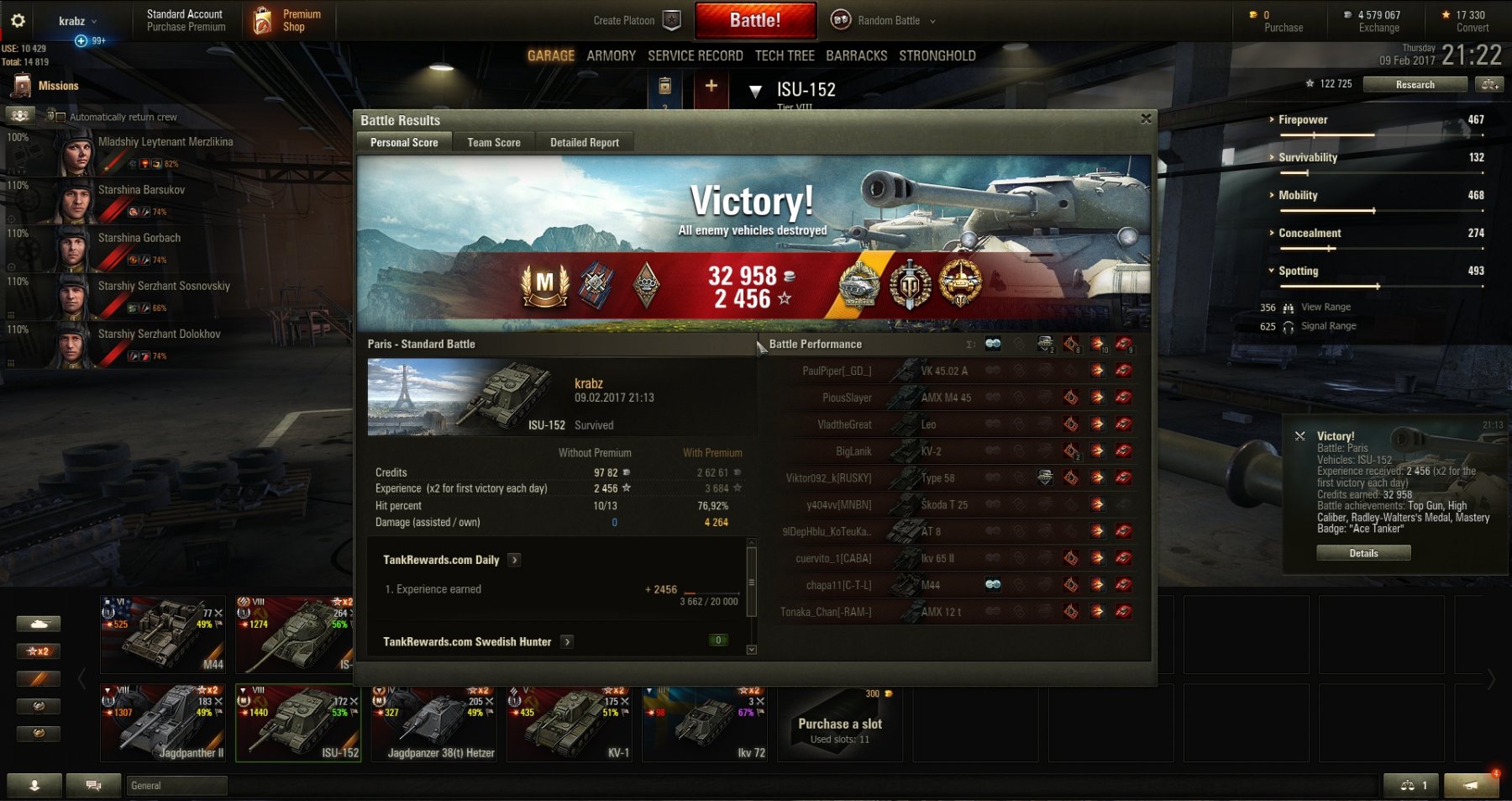Click Purchase a slot tile

click(x=839, y=725)
